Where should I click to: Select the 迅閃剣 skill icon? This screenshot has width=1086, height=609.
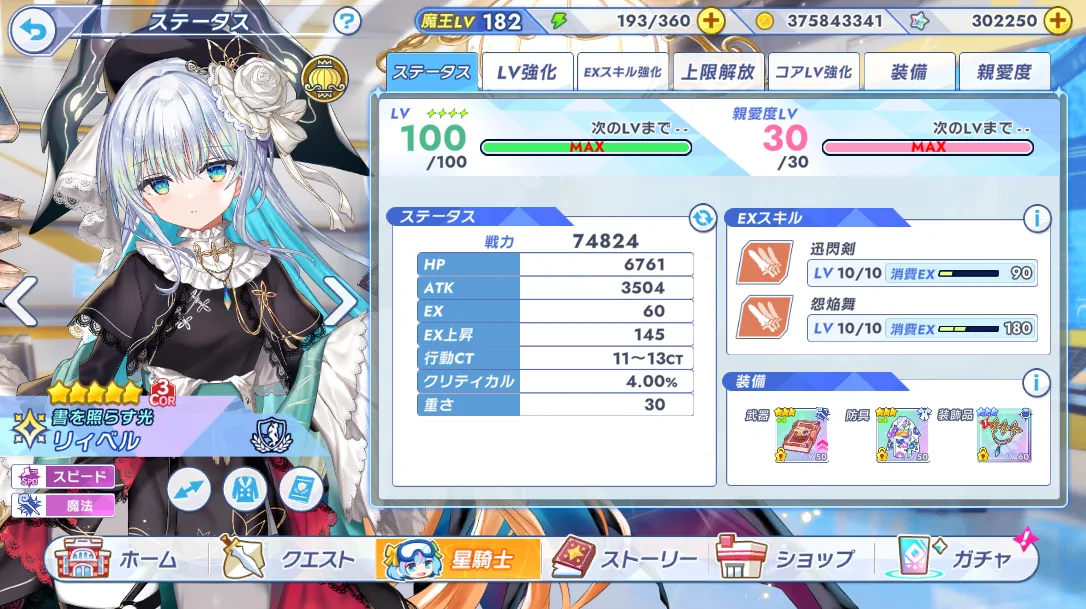click(x=765, y=263)
